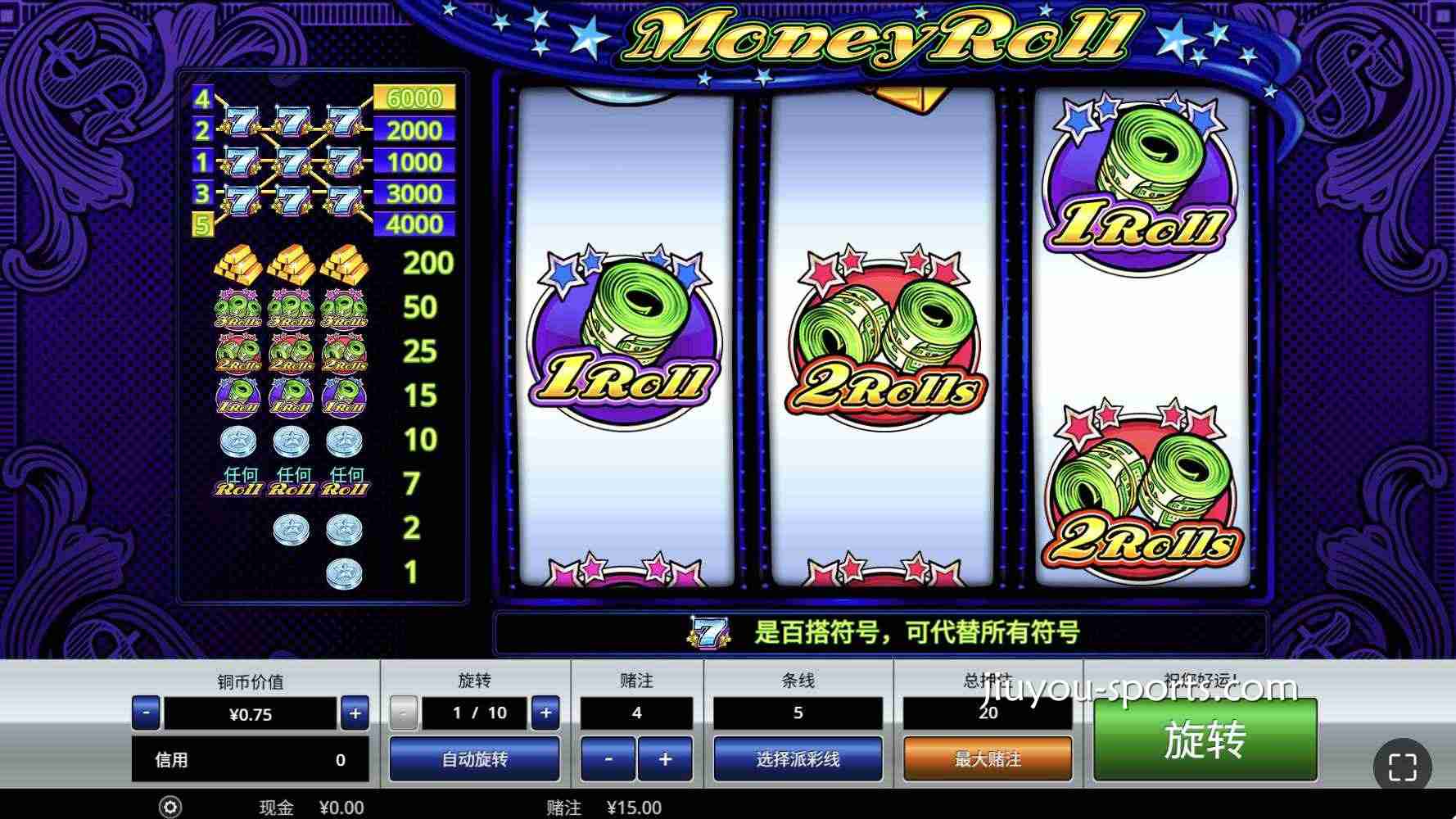
Task: Decrease coin value using the minus icon
Action: pyautogui.click(x=146, y=713)
